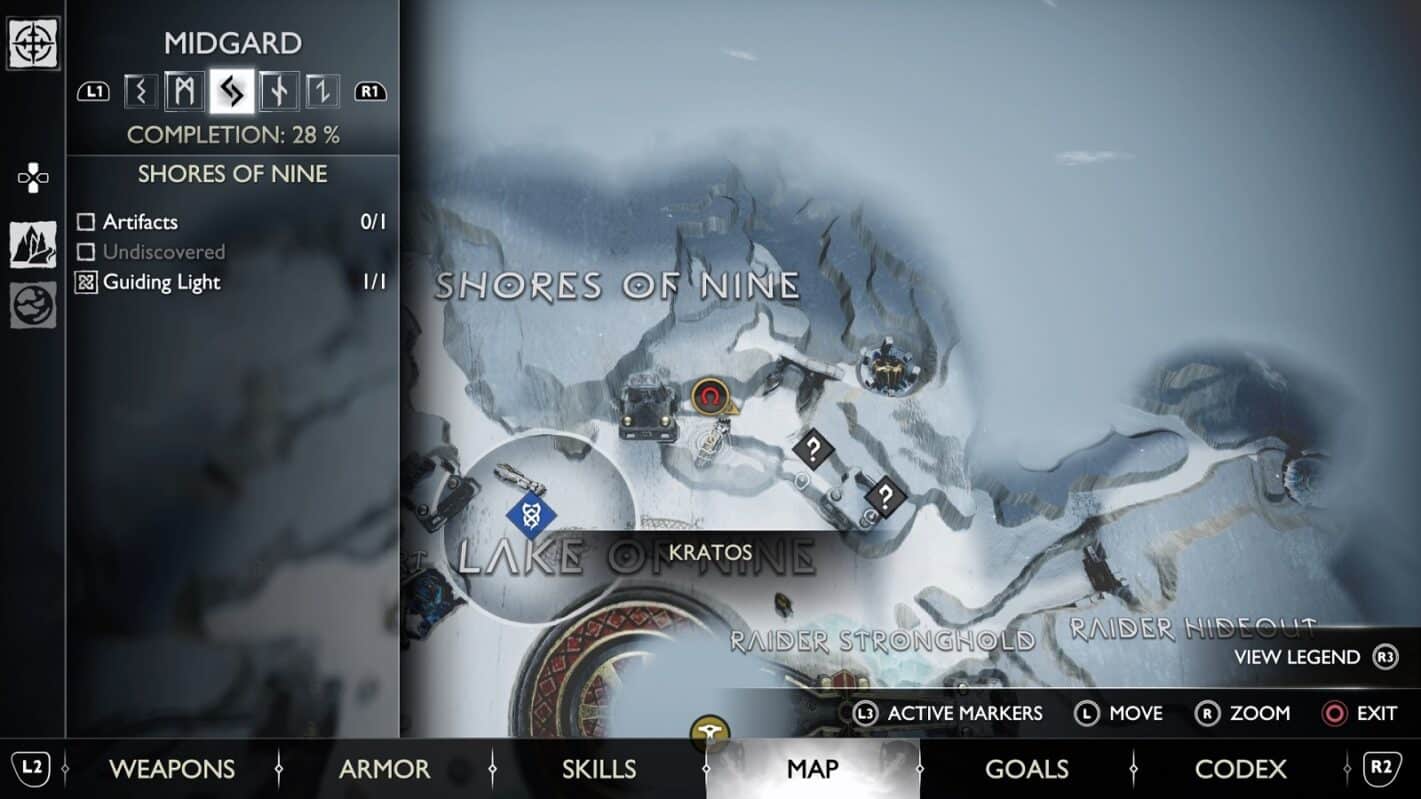Select the highlighted Midgard realm rune
The height and width of the screenshot is (799, 1421).
[232, 92]
